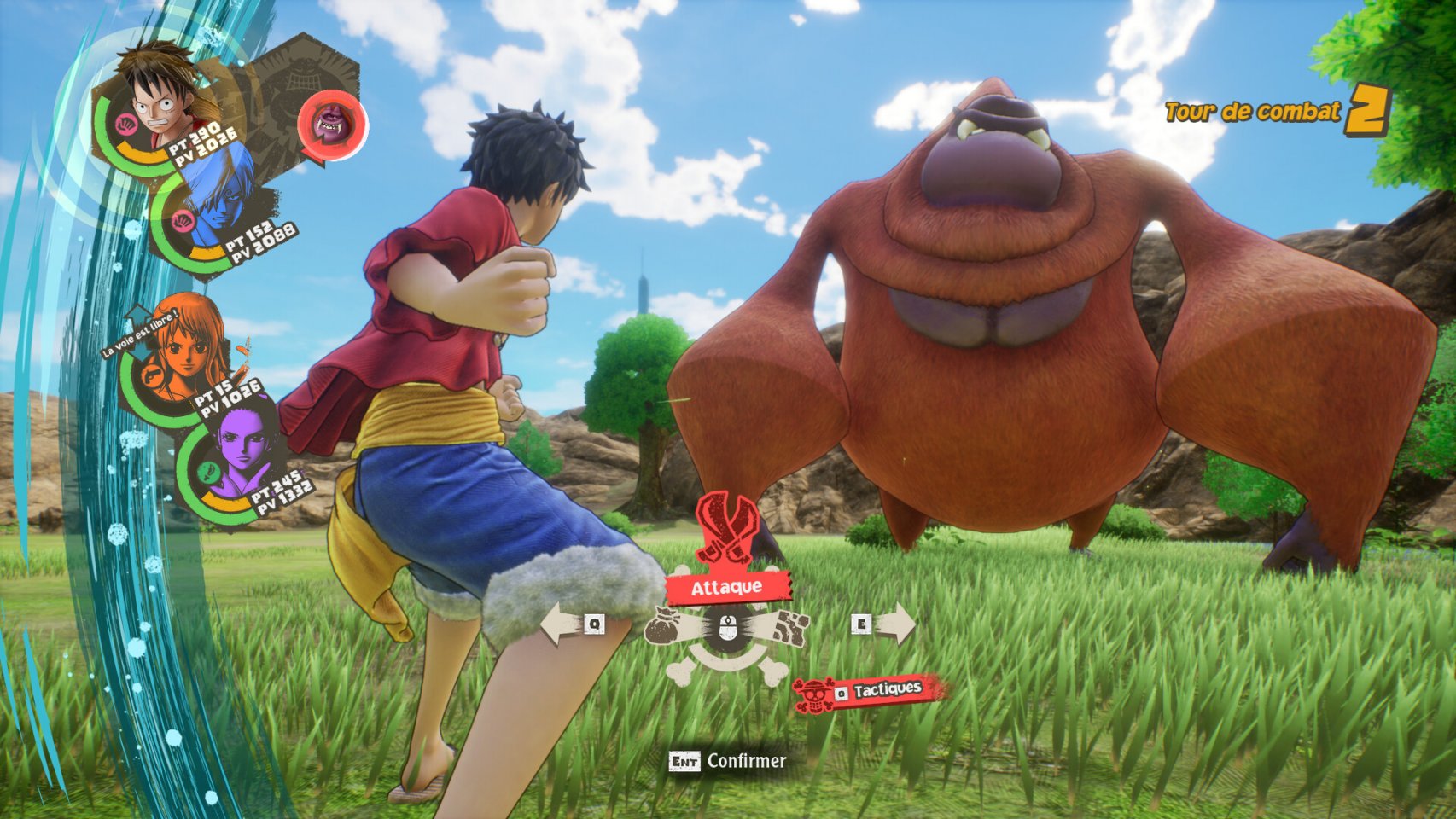Confirm the selected command

pyautogui.click(x=728, y=760)
